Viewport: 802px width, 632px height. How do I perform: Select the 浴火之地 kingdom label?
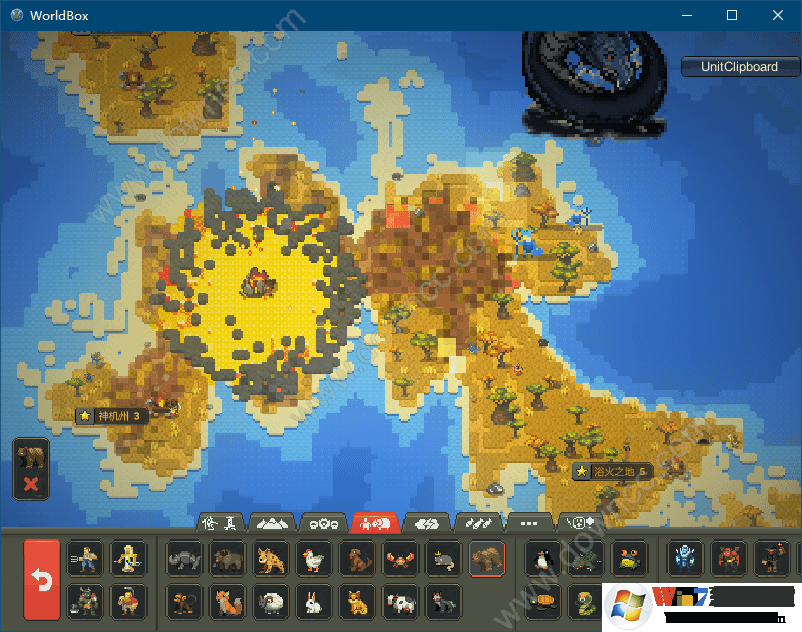pyautogui.click(x=611, y=471)
